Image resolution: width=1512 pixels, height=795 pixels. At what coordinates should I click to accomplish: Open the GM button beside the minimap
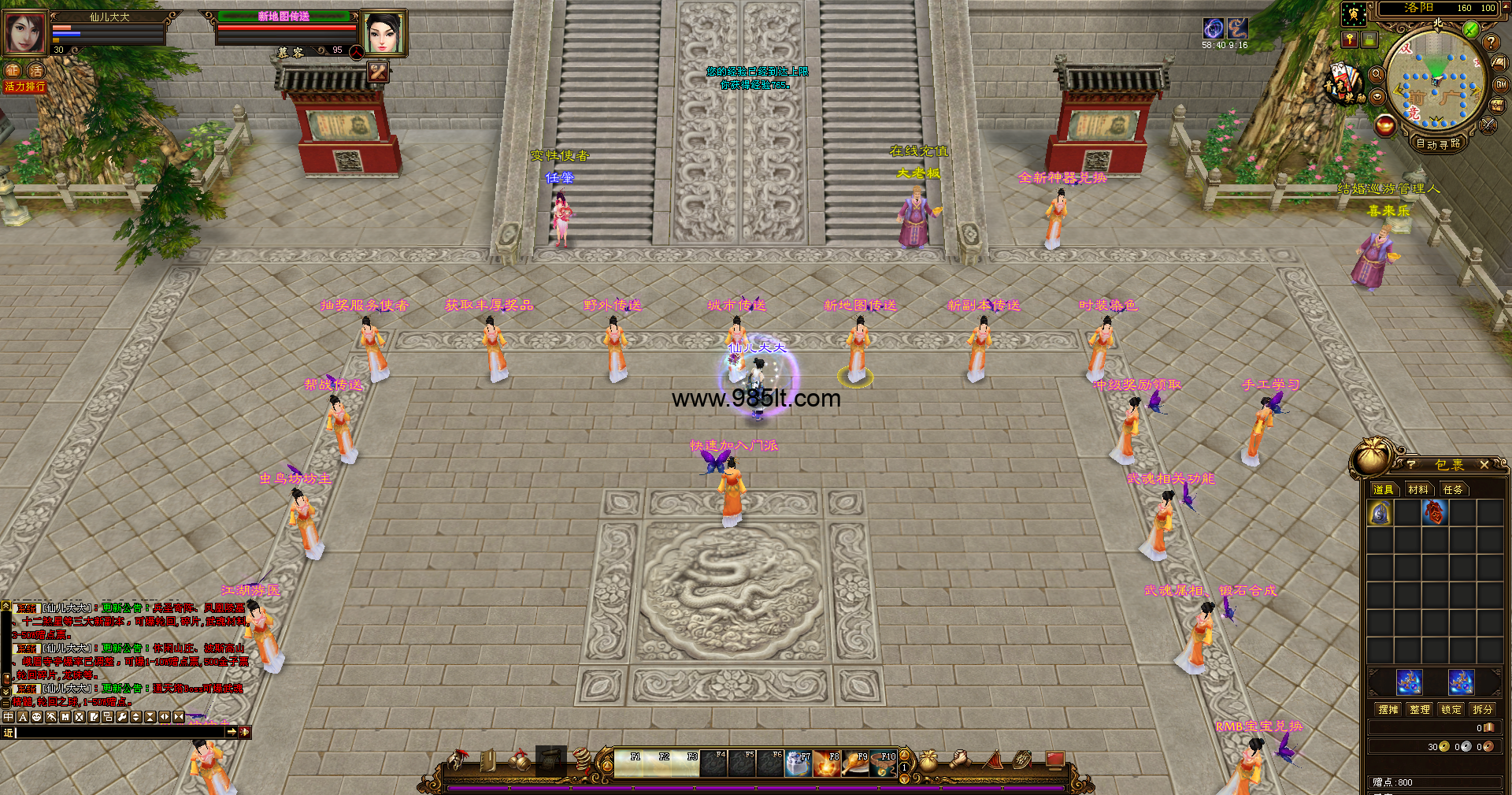pyautogui.click(x=1501, y=84)
